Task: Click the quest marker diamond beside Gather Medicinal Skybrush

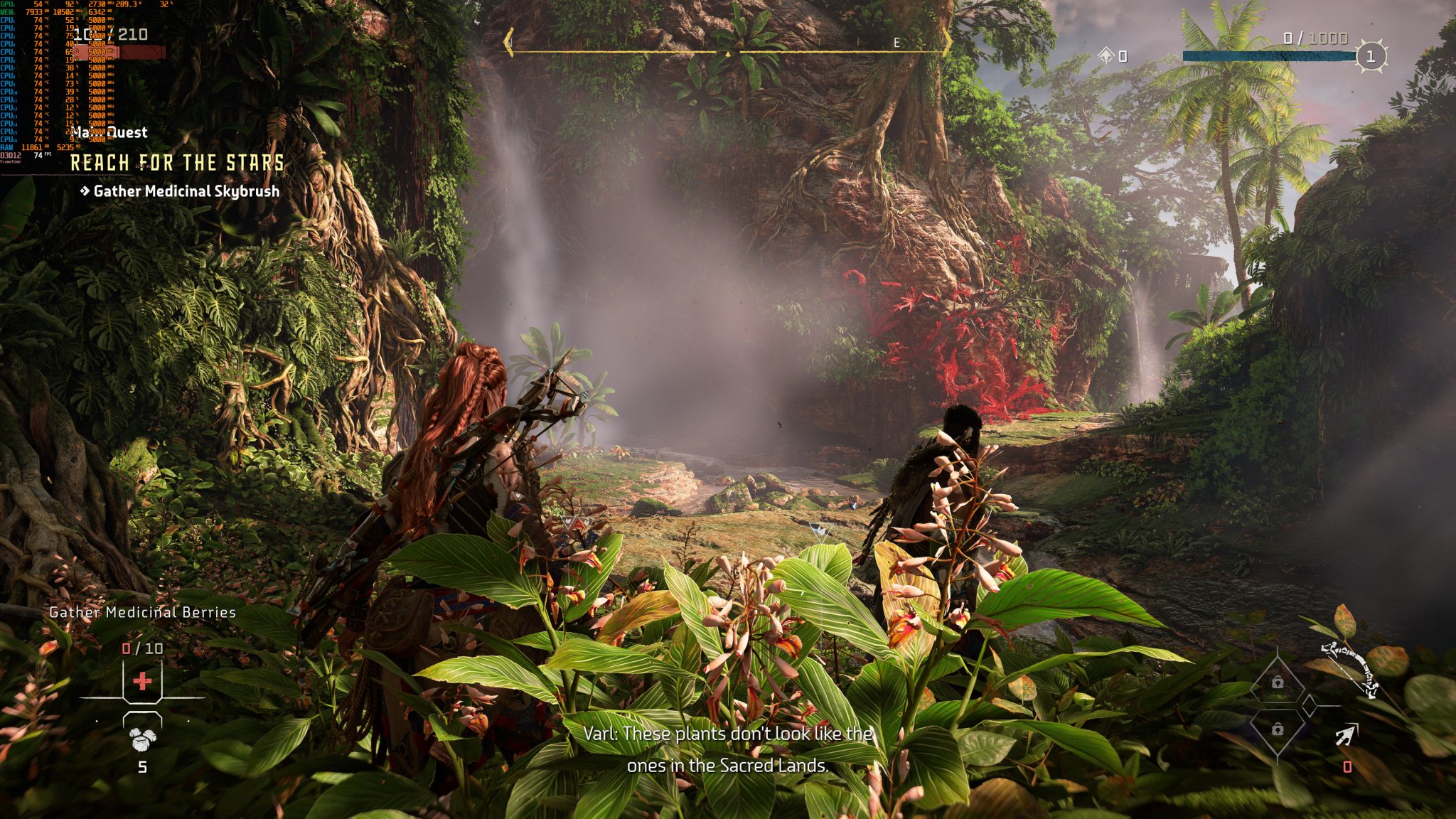Action: 85,191
